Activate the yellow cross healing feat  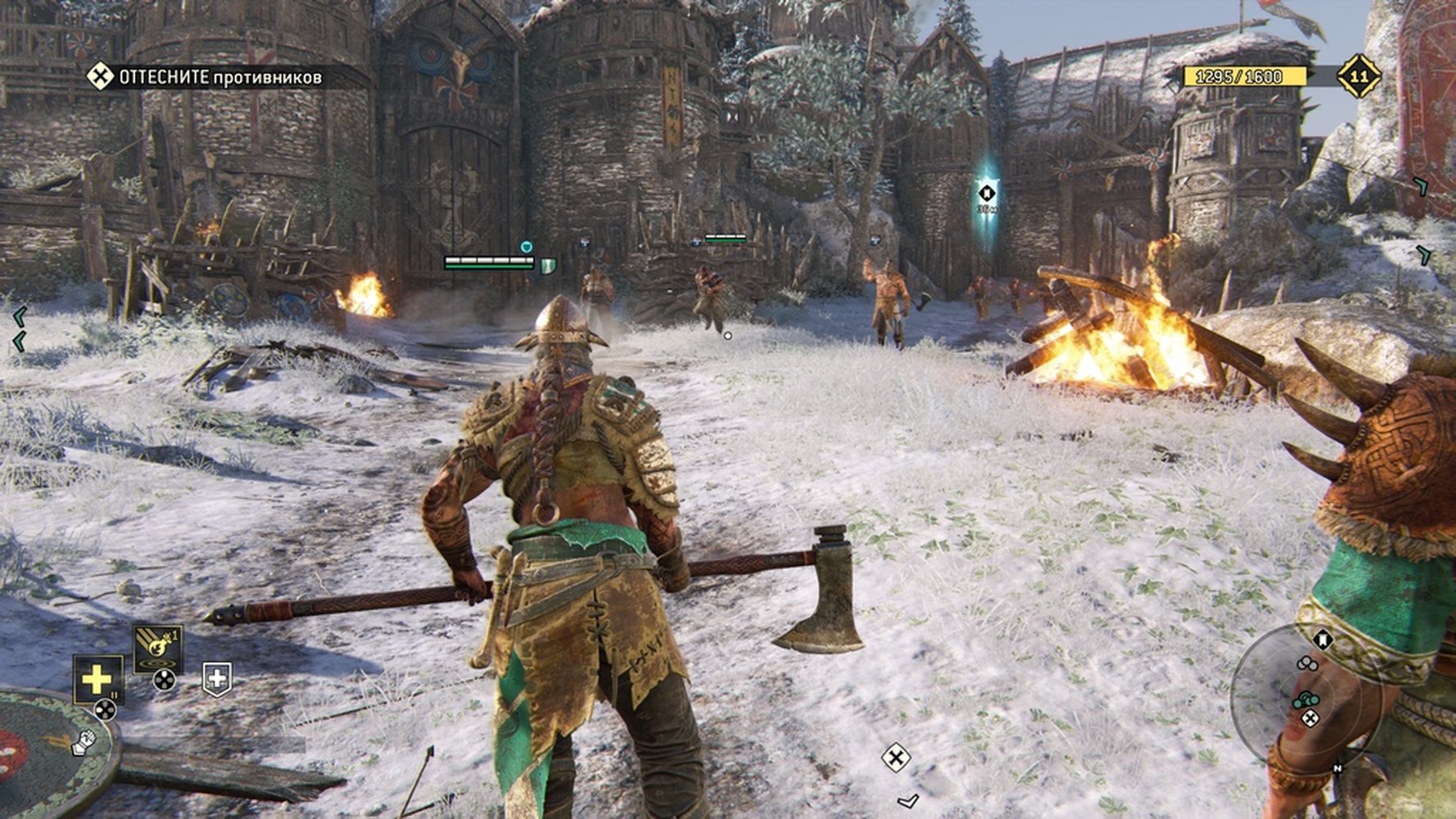click(97, 679)
